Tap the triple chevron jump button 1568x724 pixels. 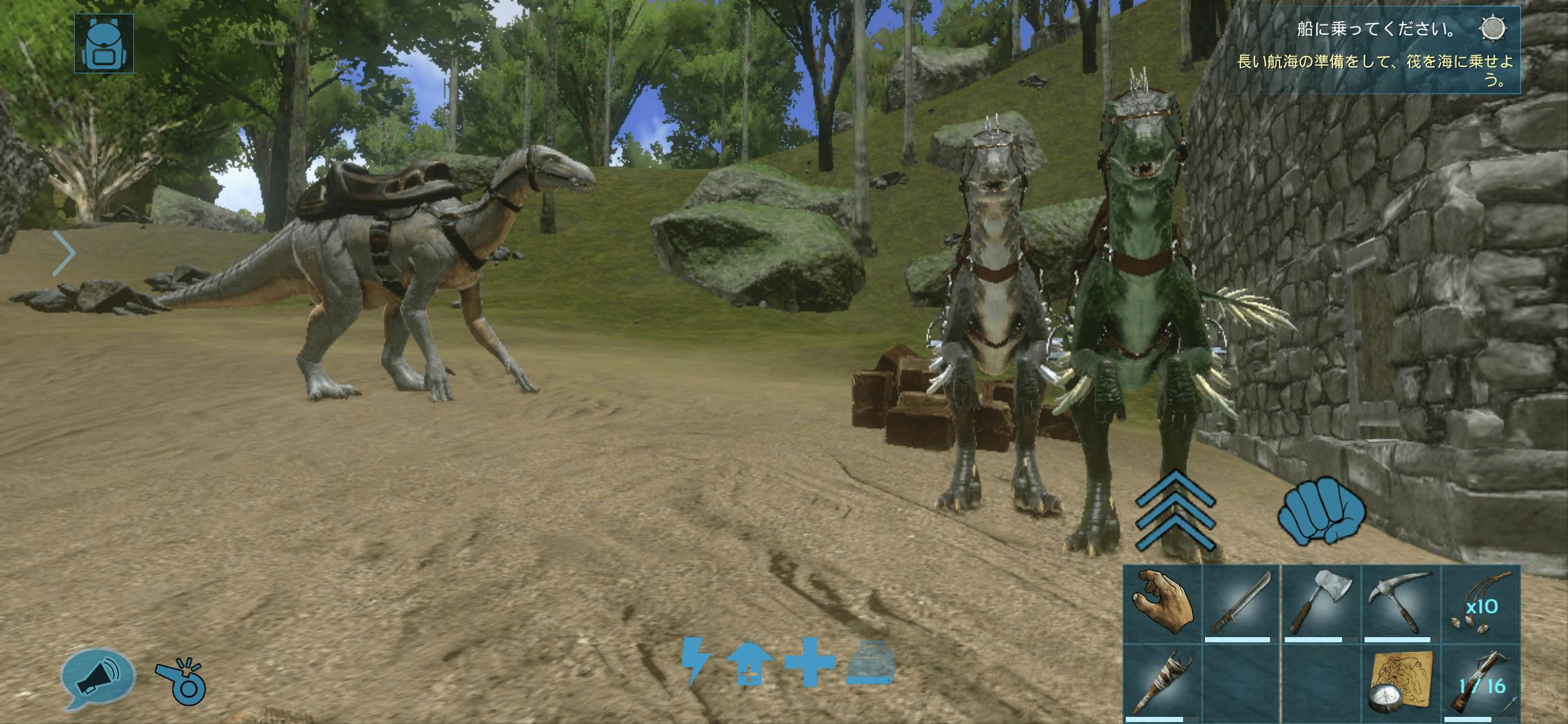[1175, 512]
